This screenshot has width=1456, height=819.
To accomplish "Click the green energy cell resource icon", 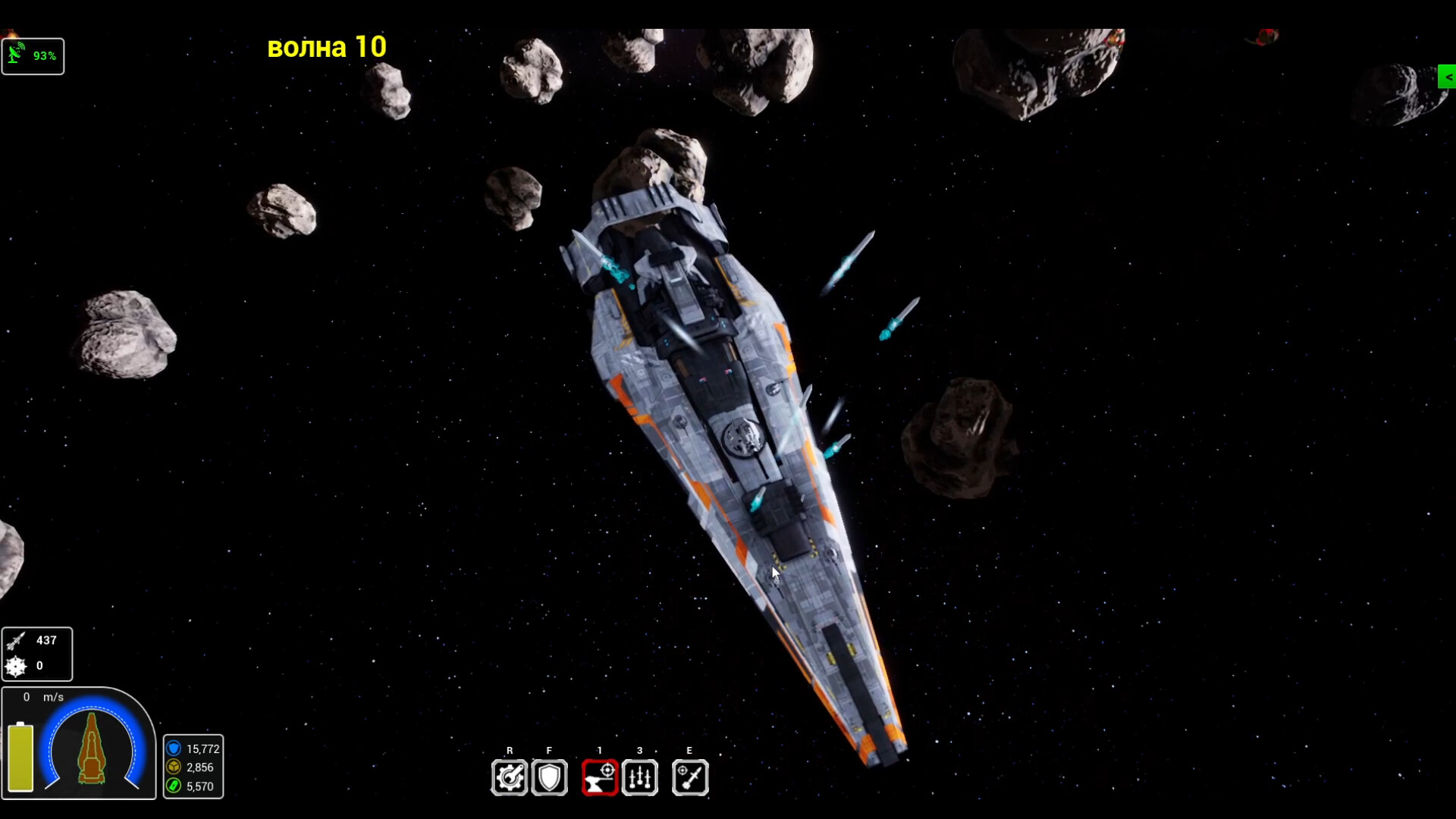I will click(x=174, y=786).
